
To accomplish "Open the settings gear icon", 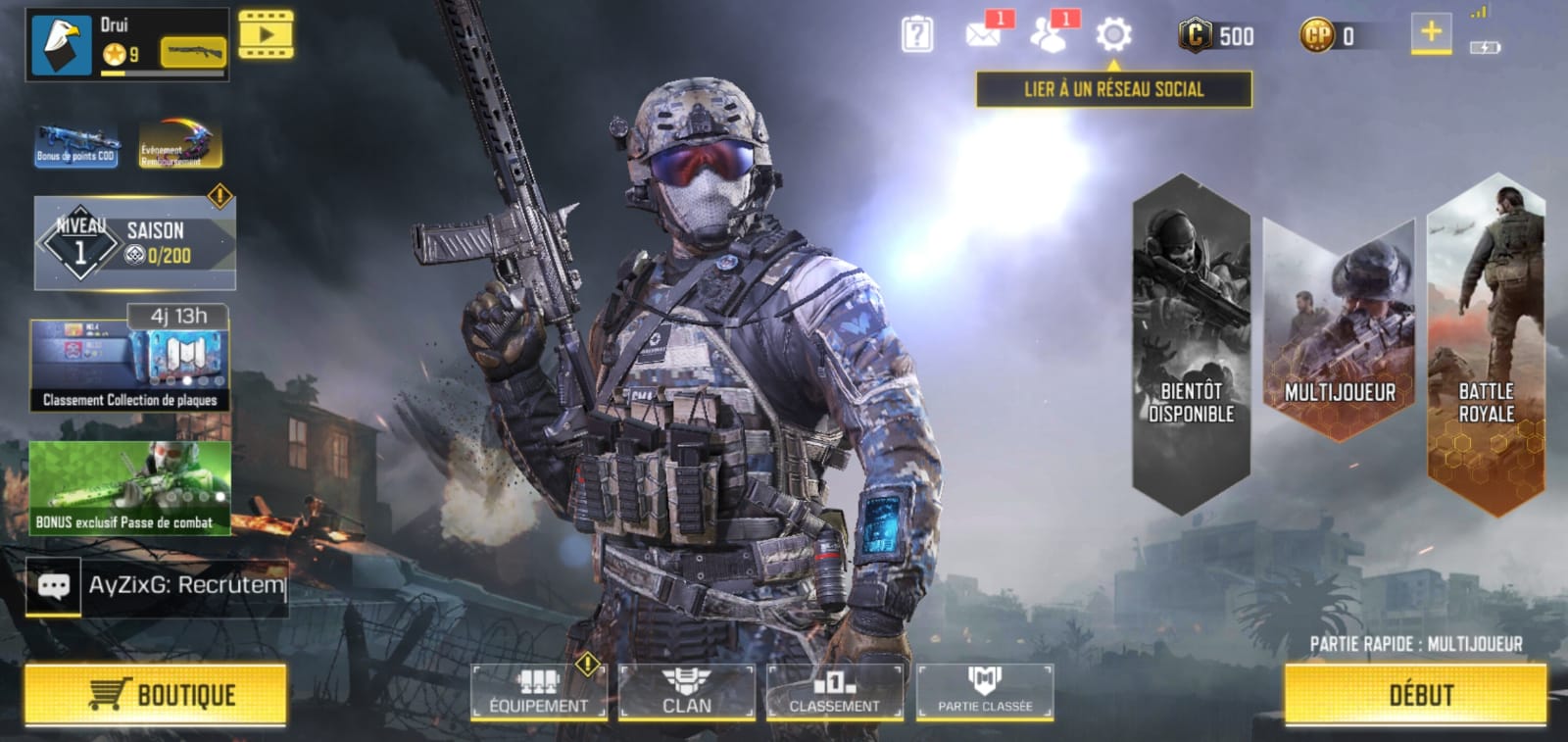I will (x=1112, y=34).
